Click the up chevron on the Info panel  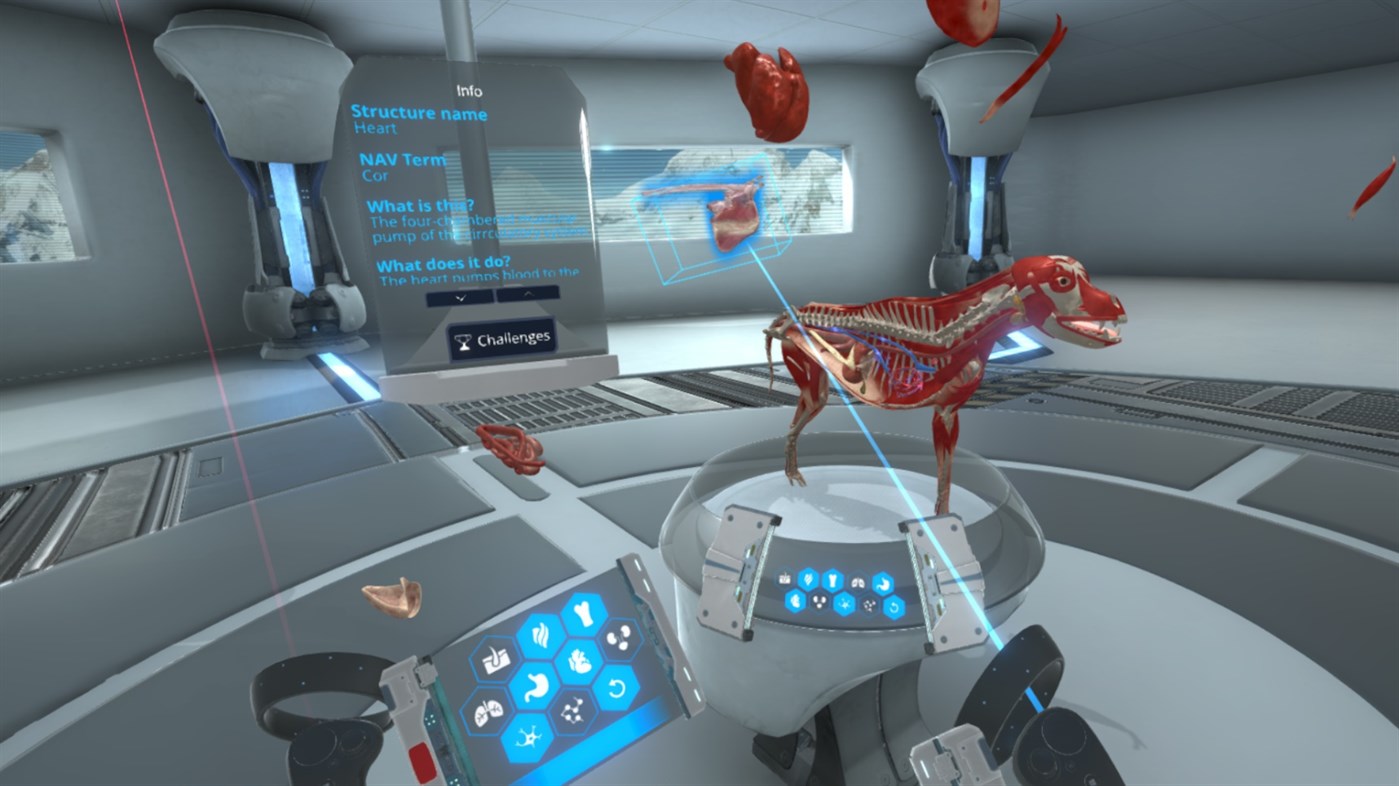[528, 294]
